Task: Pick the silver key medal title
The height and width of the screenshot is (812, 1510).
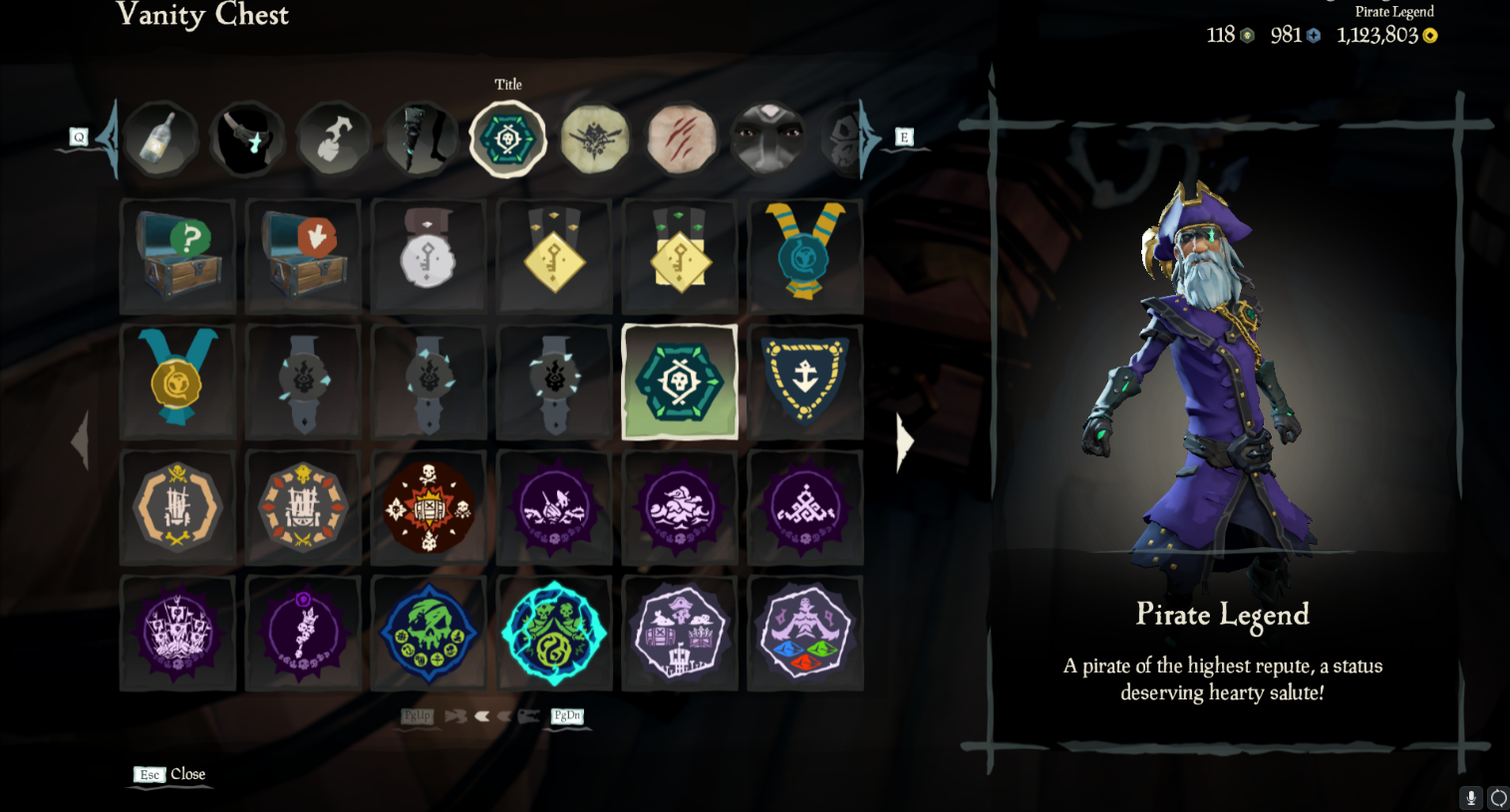Action: click(429, 256)
